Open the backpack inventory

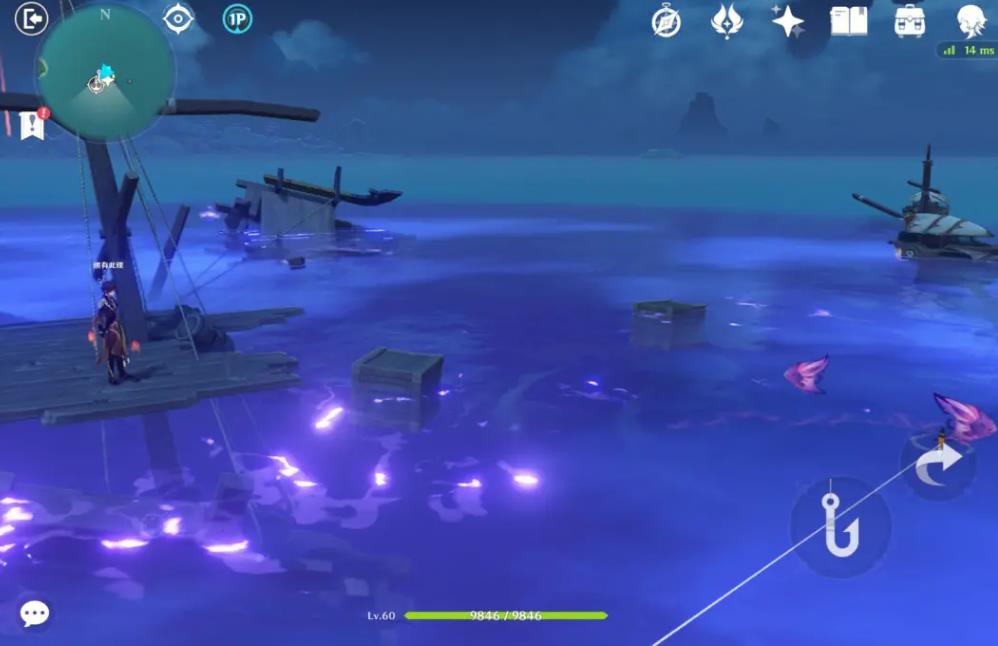tap(909, 21)
